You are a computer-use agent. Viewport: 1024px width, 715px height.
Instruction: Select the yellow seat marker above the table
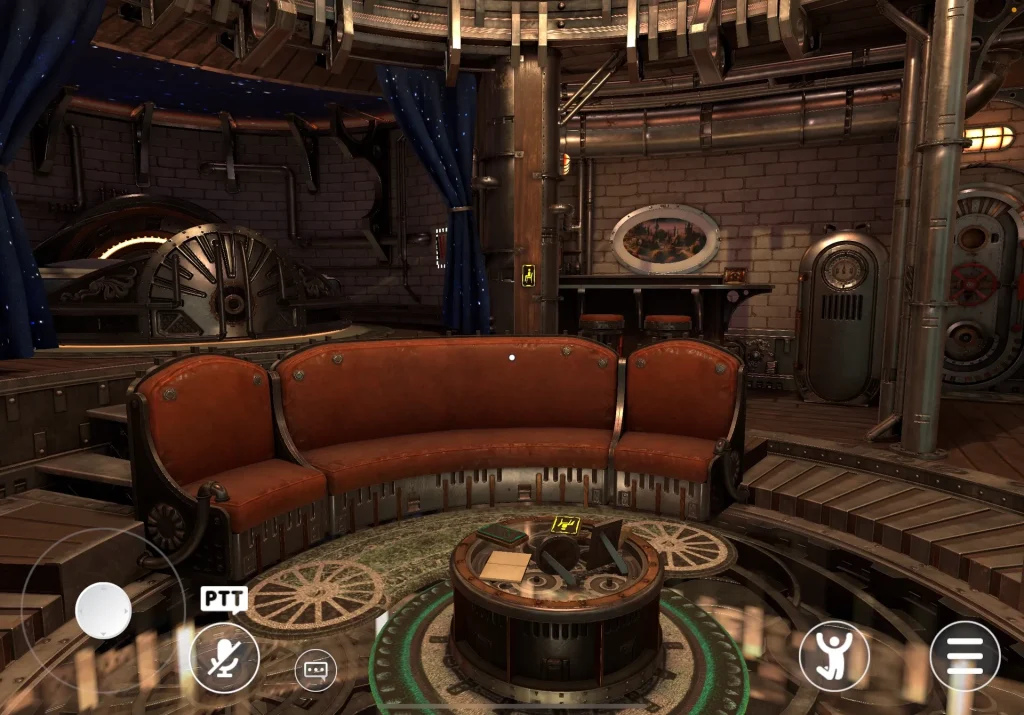567,522
